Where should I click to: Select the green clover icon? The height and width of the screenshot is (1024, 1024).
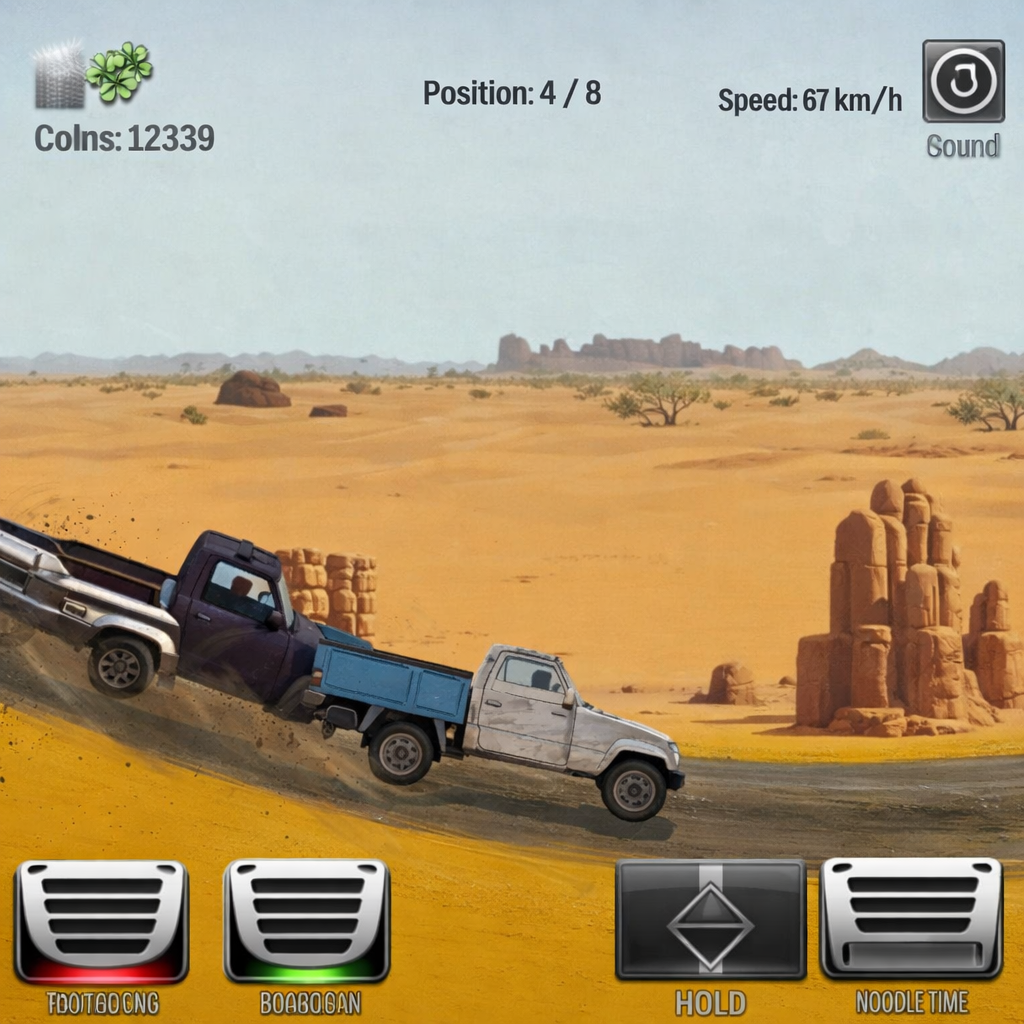(119, 71)
